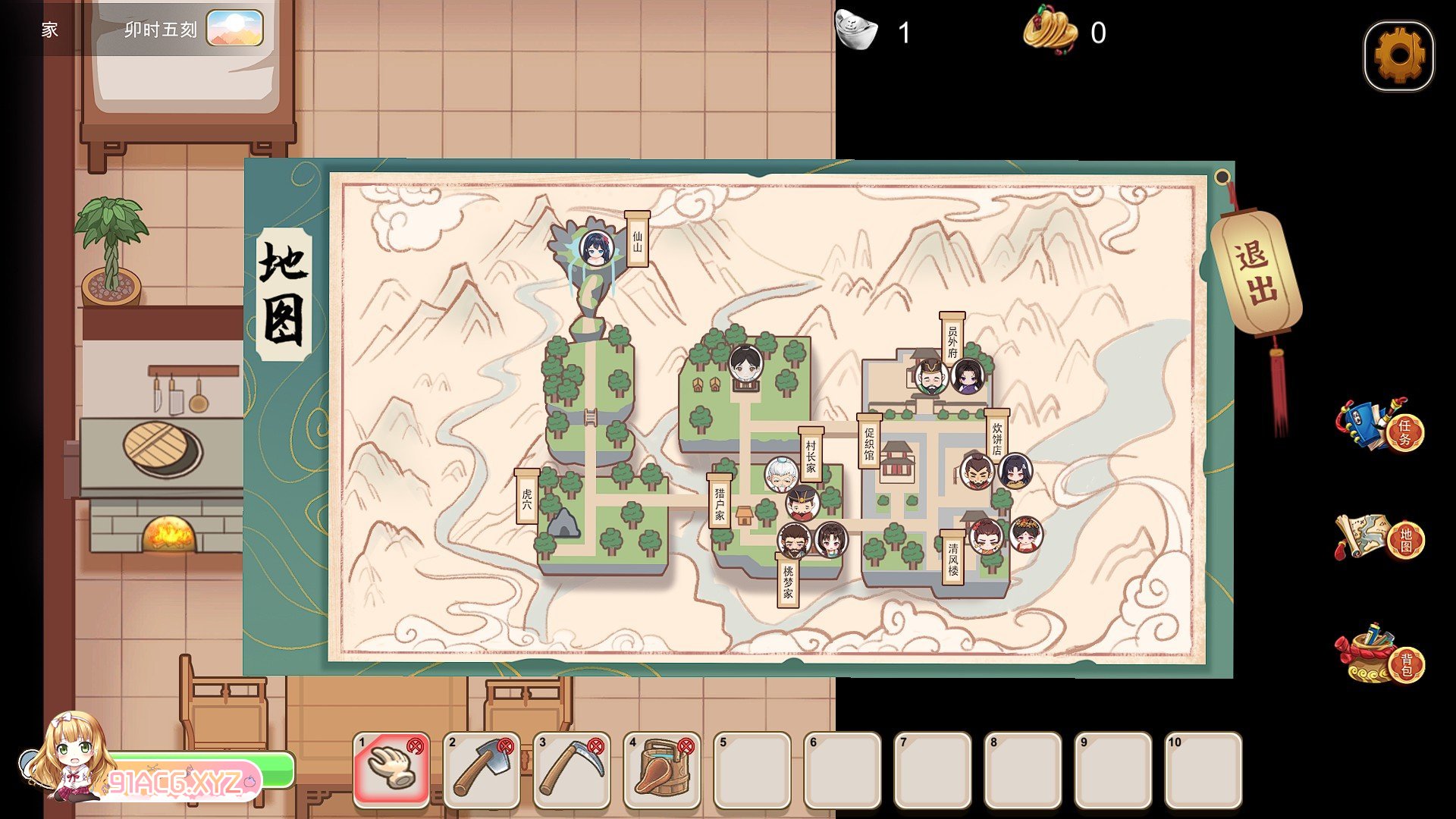Travel to 仙山 on the map

637,240
